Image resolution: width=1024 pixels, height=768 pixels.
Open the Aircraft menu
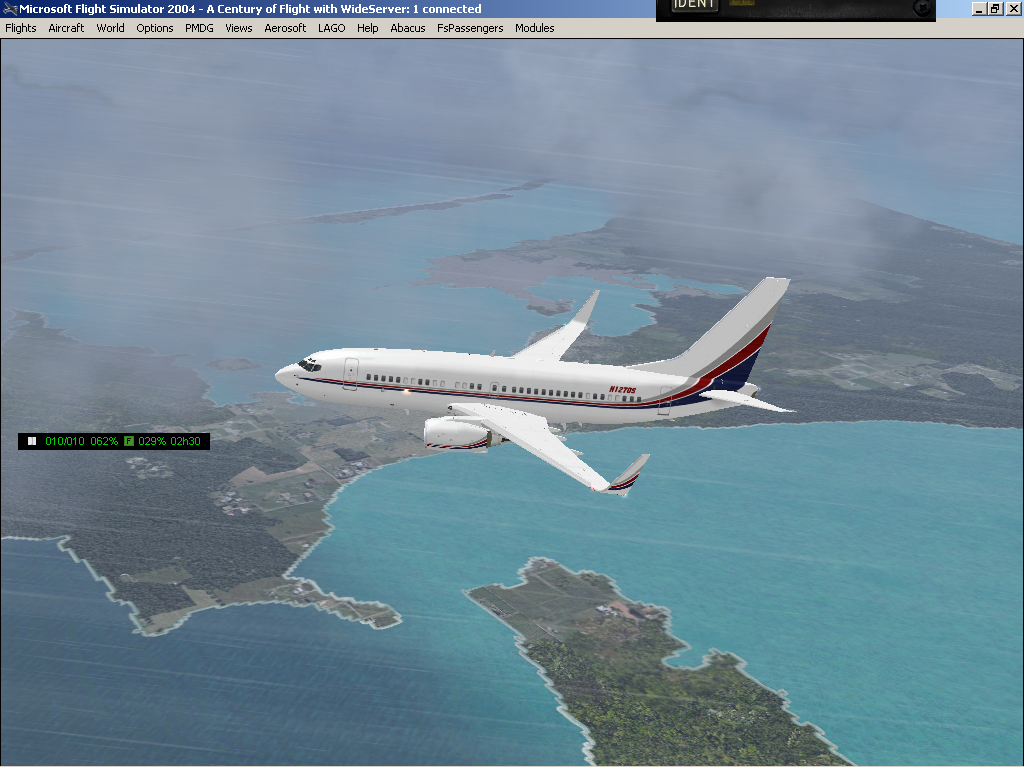(66, 28)
